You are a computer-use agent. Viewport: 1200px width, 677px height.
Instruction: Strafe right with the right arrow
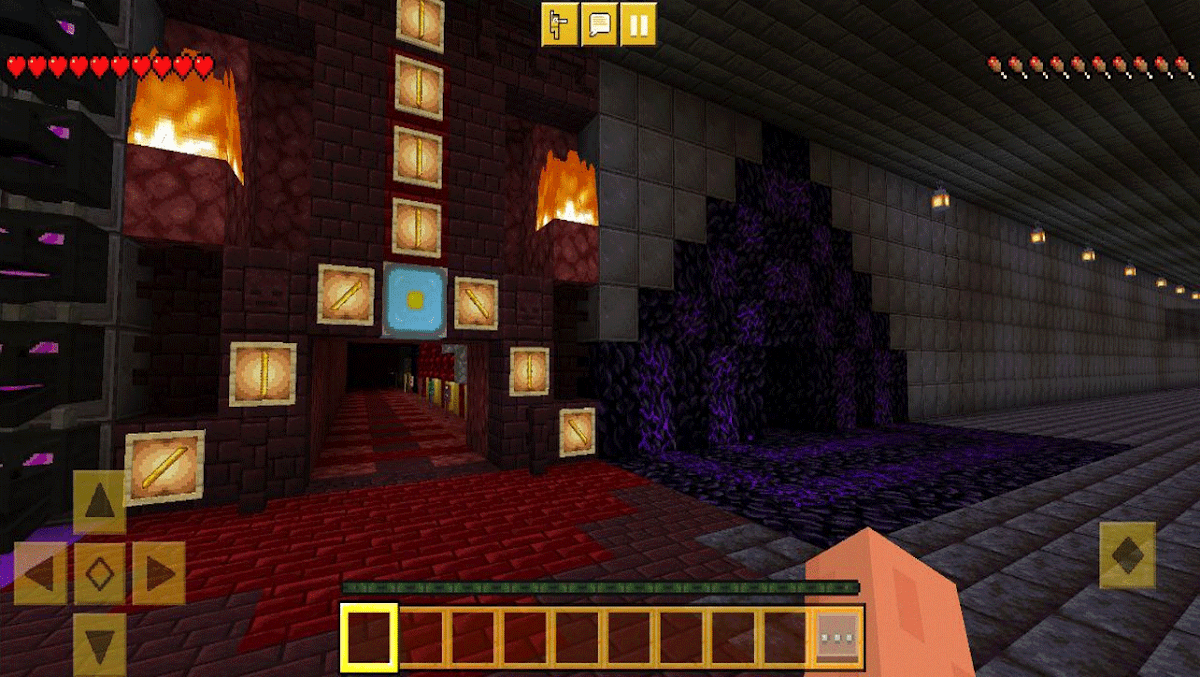[x=159, y=573]
